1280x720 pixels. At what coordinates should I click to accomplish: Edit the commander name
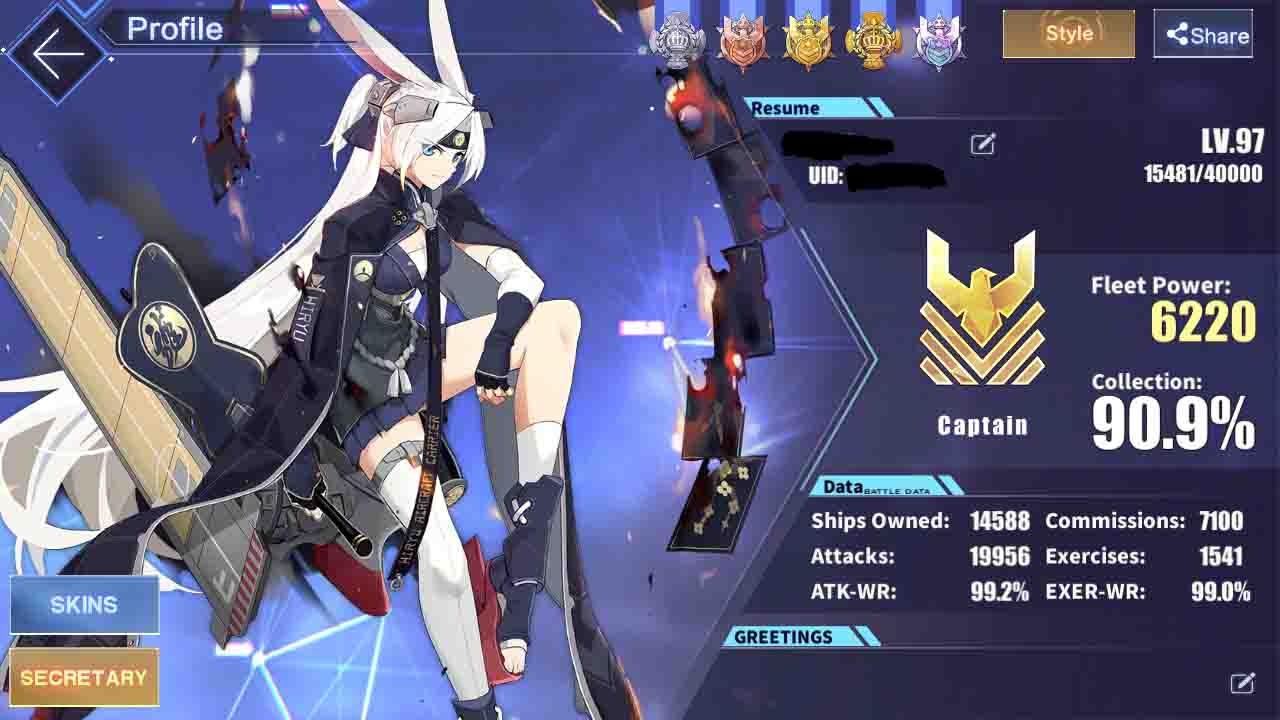pyautogui.click(x=982, y=145)
